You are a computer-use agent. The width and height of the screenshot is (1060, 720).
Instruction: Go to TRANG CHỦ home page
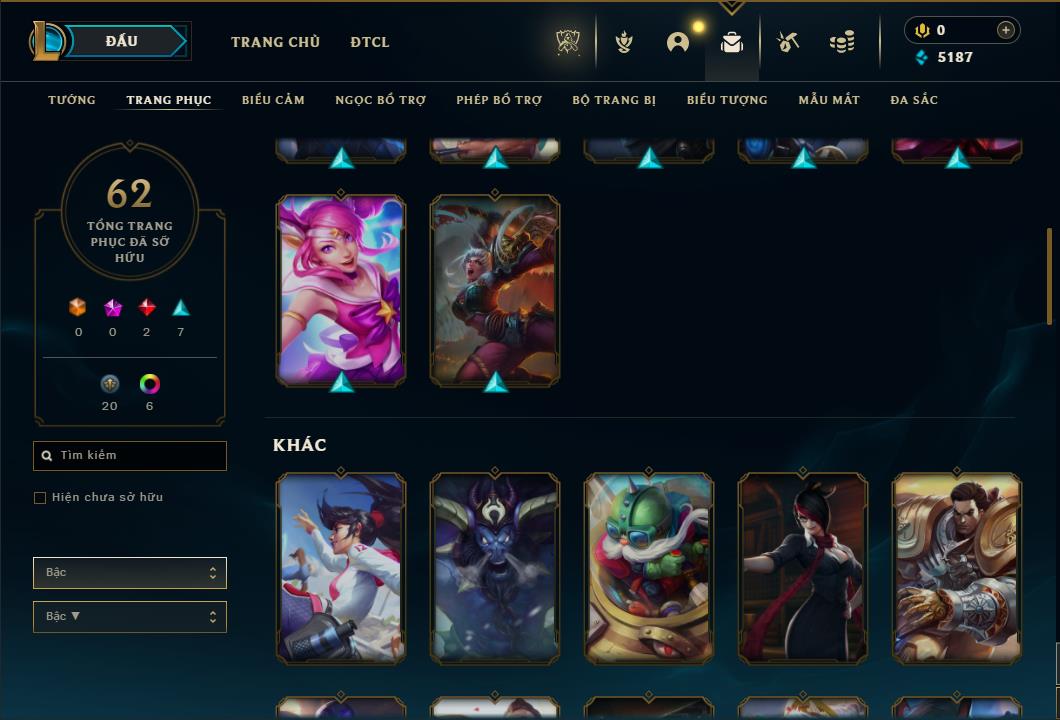275,42
